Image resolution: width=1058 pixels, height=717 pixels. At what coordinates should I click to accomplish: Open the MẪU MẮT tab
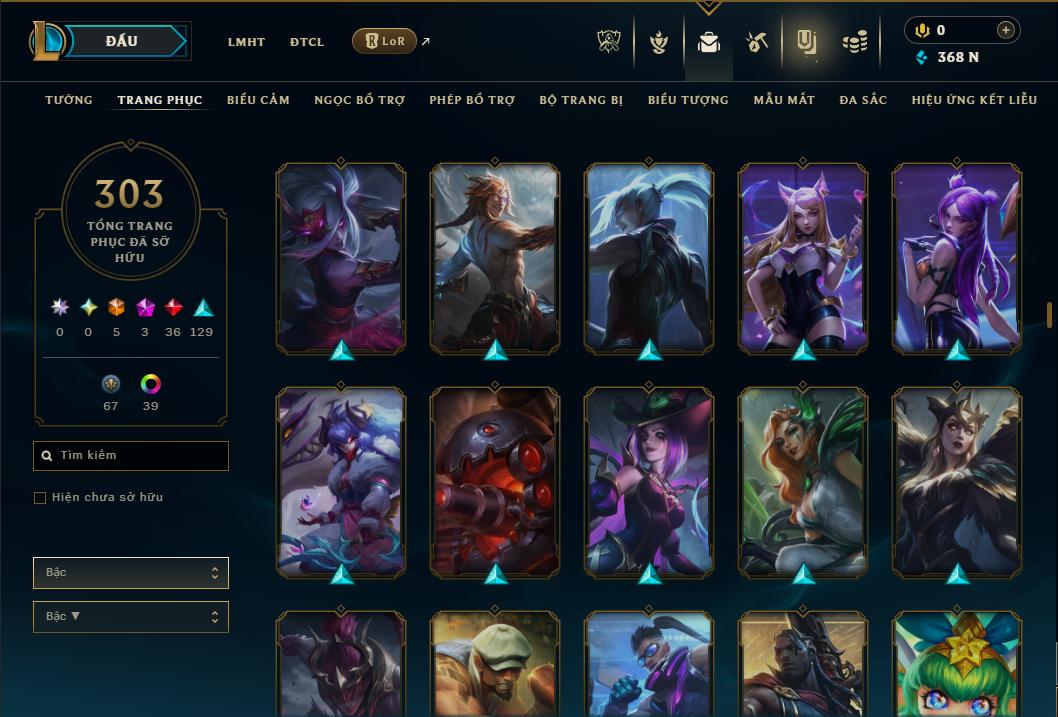coord(784,100)
